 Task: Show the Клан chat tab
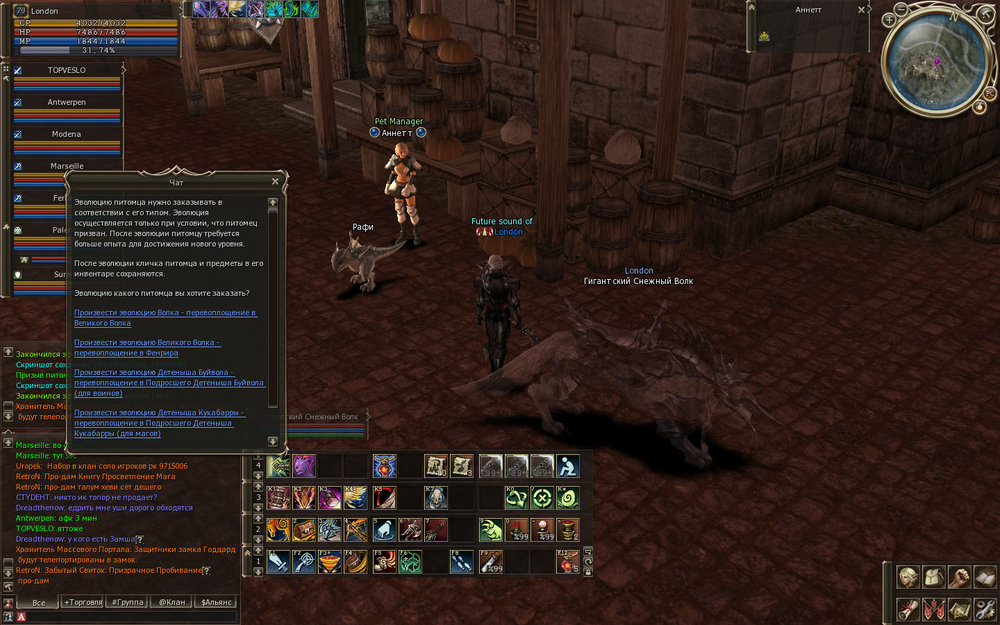(x=173, y=602)
